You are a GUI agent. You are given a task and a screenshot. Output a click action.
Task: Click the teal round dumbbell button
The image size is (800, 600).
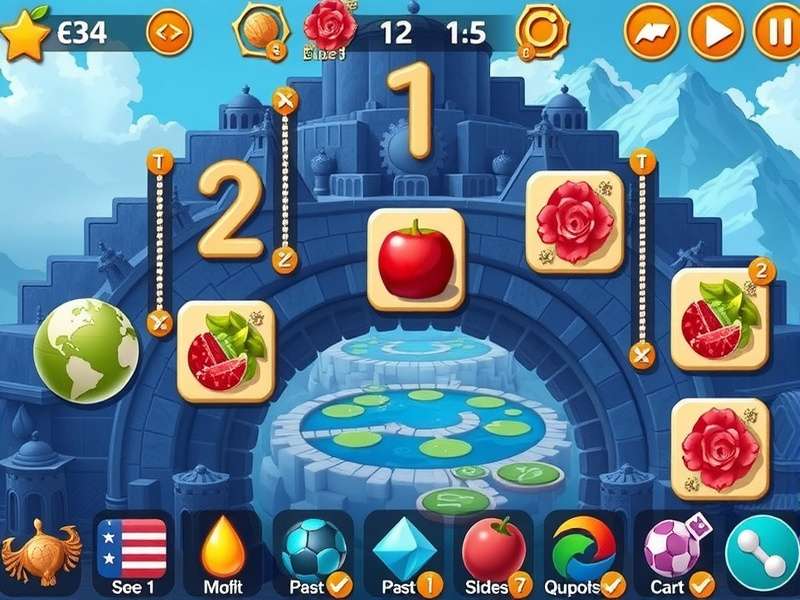point(763,552)
